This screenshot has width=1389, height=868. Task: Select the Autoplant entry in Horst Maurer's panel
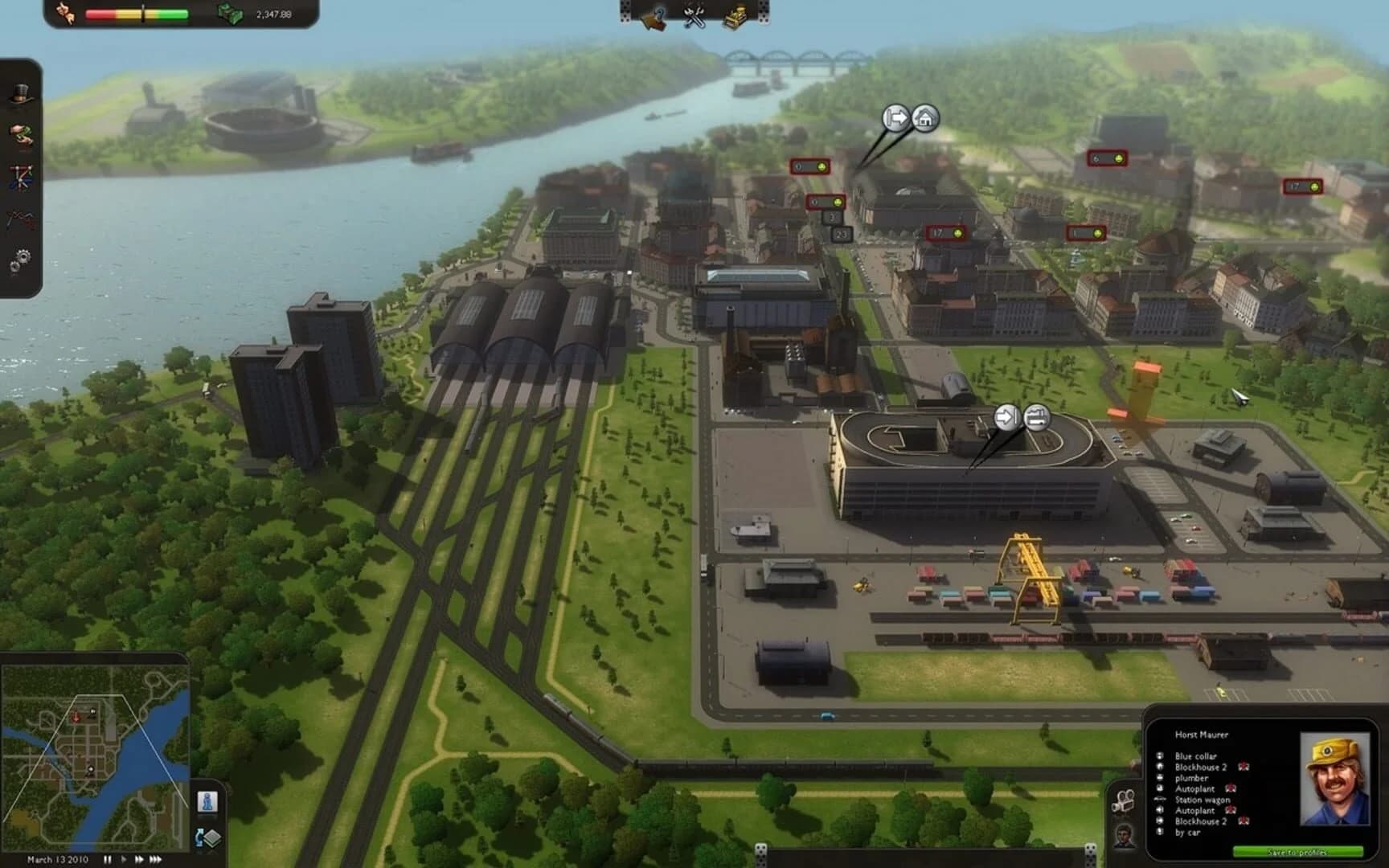[x=1195, y=789]
